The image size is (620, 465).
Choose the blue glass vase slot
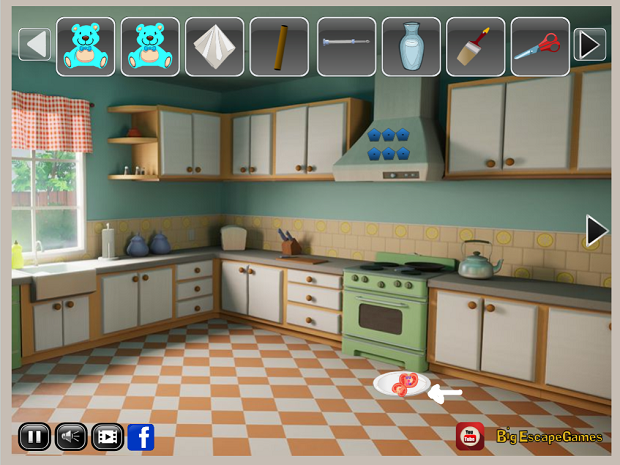[410, 46]
